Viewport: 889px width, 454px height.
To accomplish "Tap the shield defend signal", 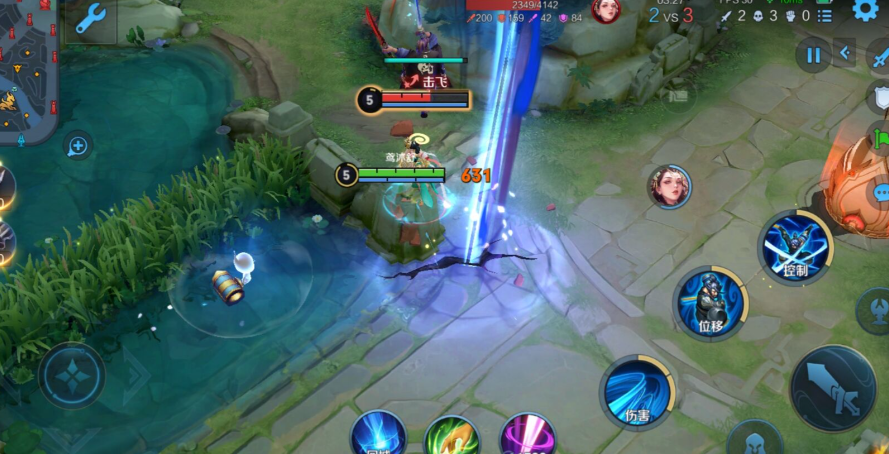I will click(x=879, y=97).
